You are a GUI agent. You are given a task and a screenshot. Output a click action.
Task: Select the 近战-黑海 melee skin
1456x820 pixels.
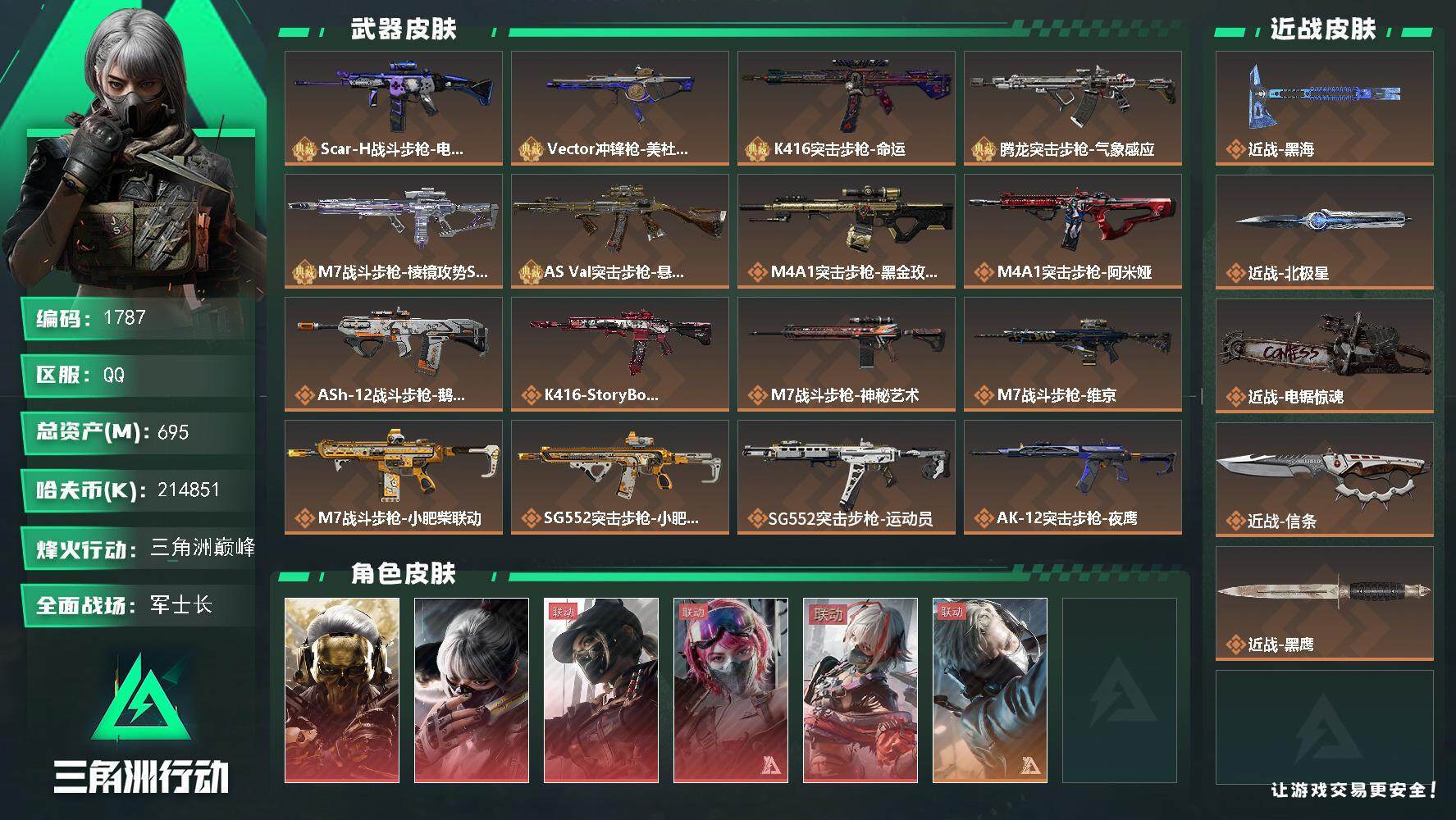(1324, 107)
